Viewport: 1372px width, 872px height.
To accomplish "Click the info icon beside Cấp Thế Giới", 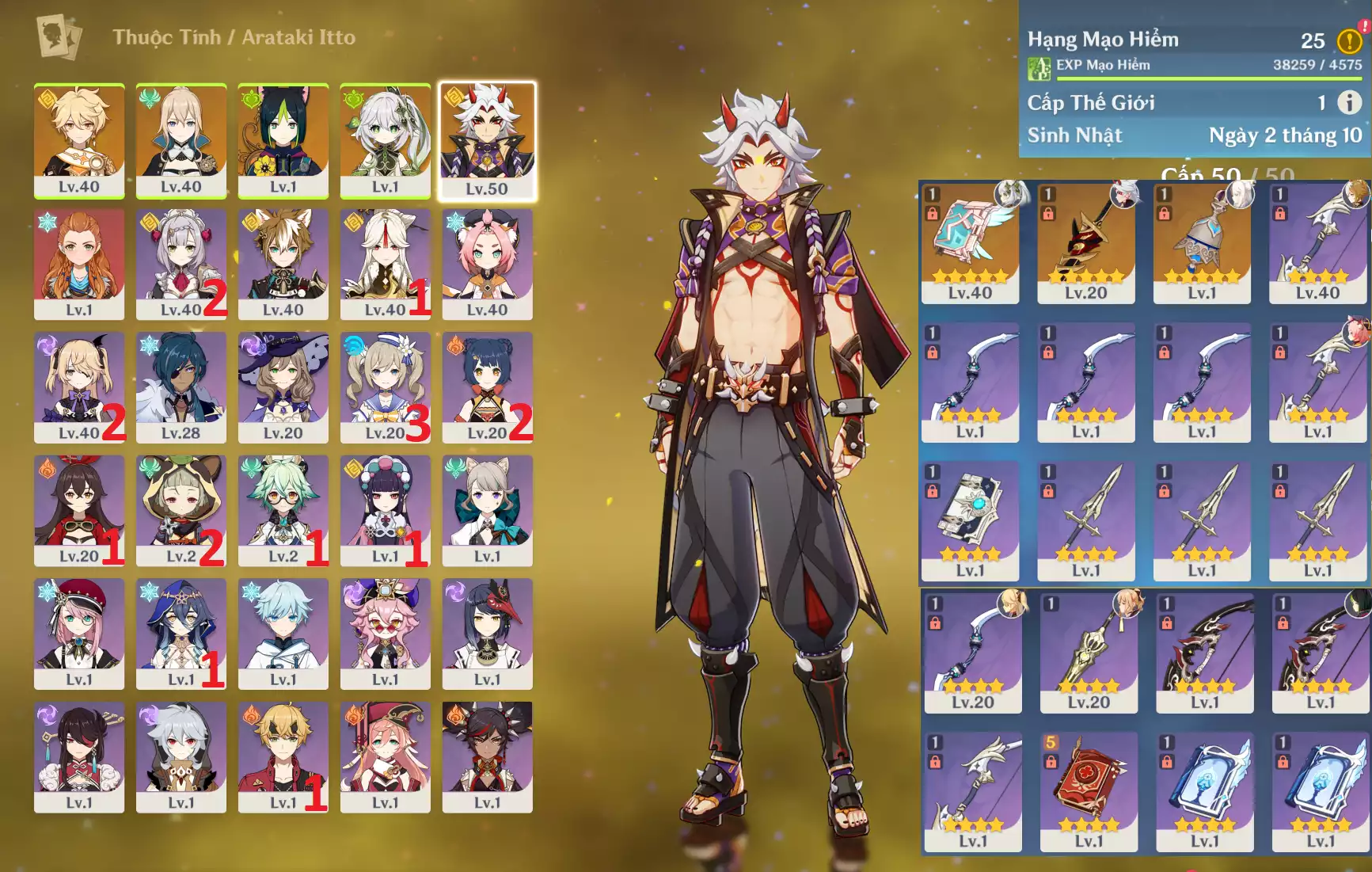I will pyautogui.click(x=1349, y=102).
